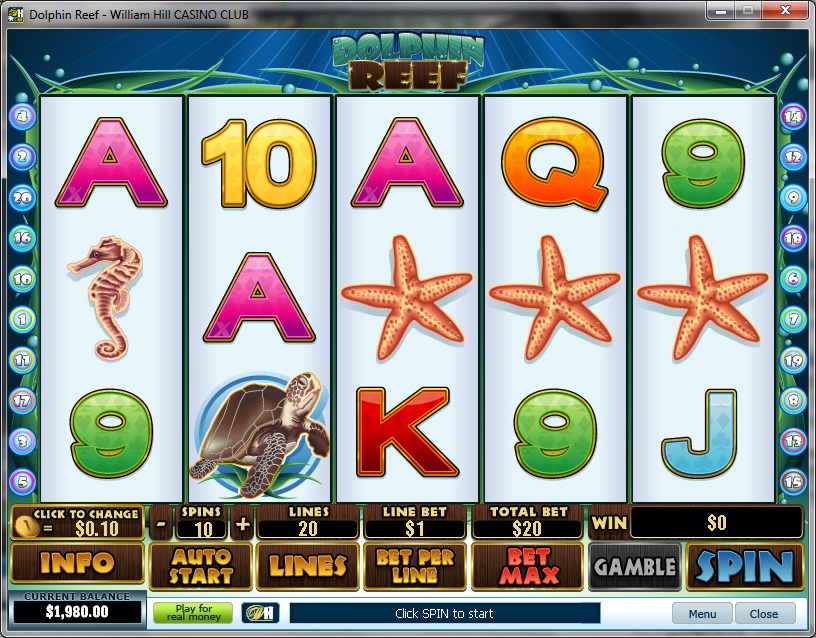Choose payline bubble number 15
This screenshot has height=638, width=816.
793,480
